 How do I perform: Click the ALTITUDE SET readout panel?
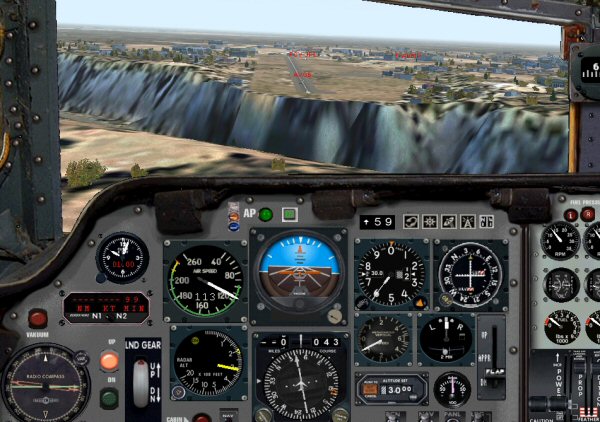(391, 388)
